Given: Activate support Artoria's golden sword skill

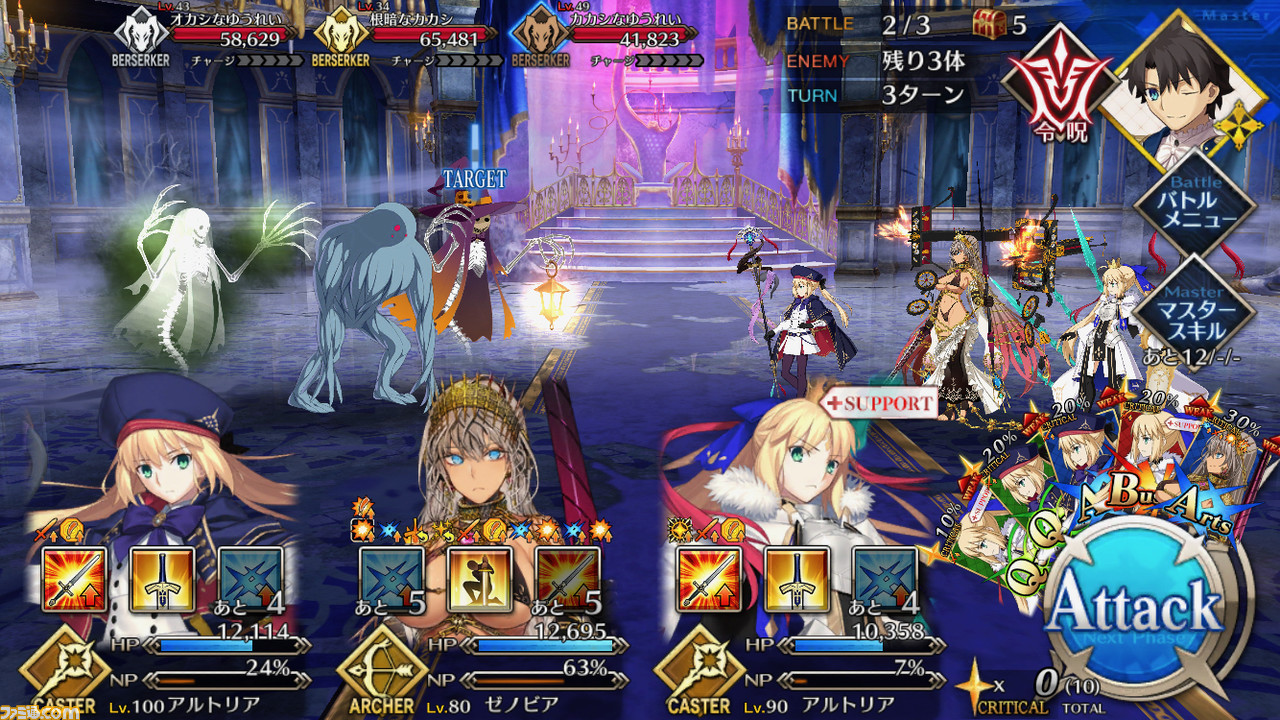Looking at the screenshot, I should 797,580.
